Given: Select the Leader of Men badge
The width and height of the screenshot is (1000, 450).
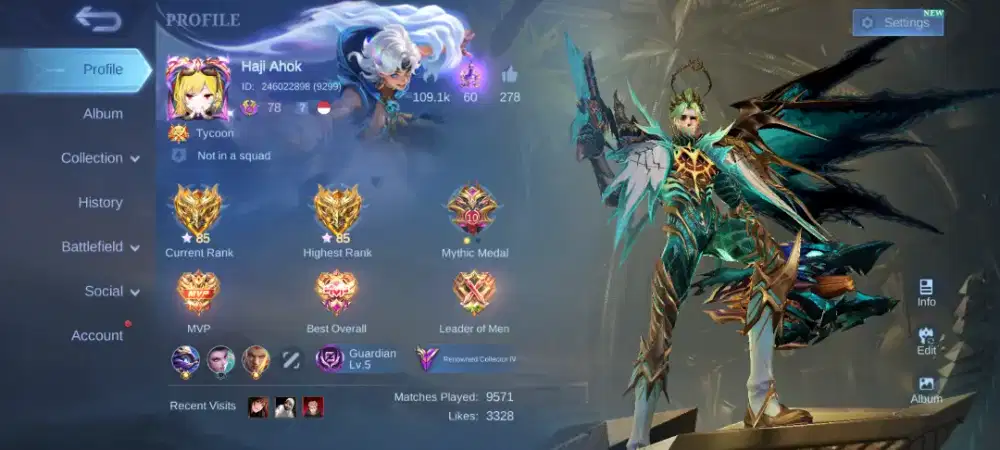Looking at the screenshot, I should point(473,292).
